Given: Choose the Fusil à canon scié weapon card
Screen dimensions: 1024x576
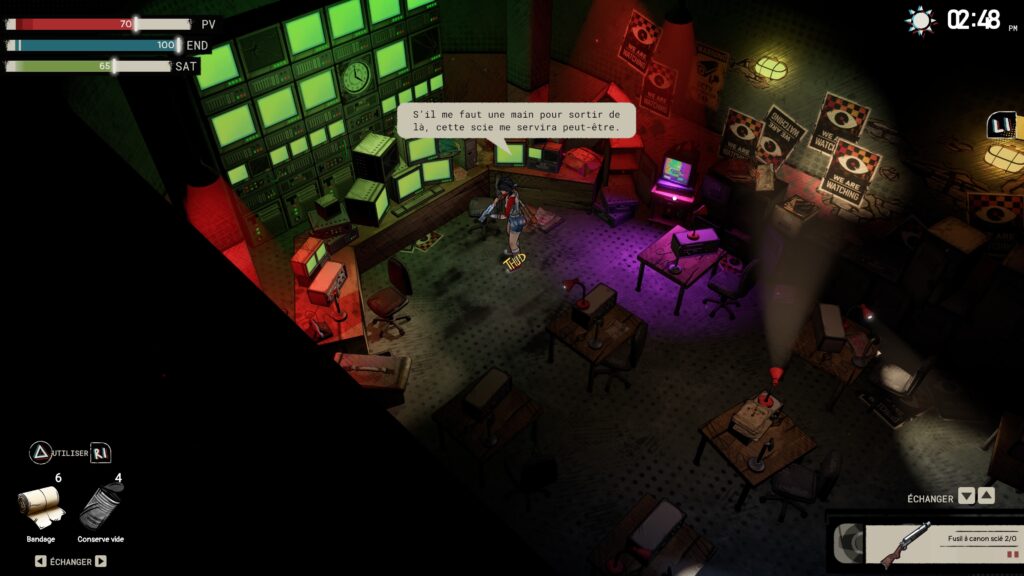Looking at the screenshot, I should point(928,546).
